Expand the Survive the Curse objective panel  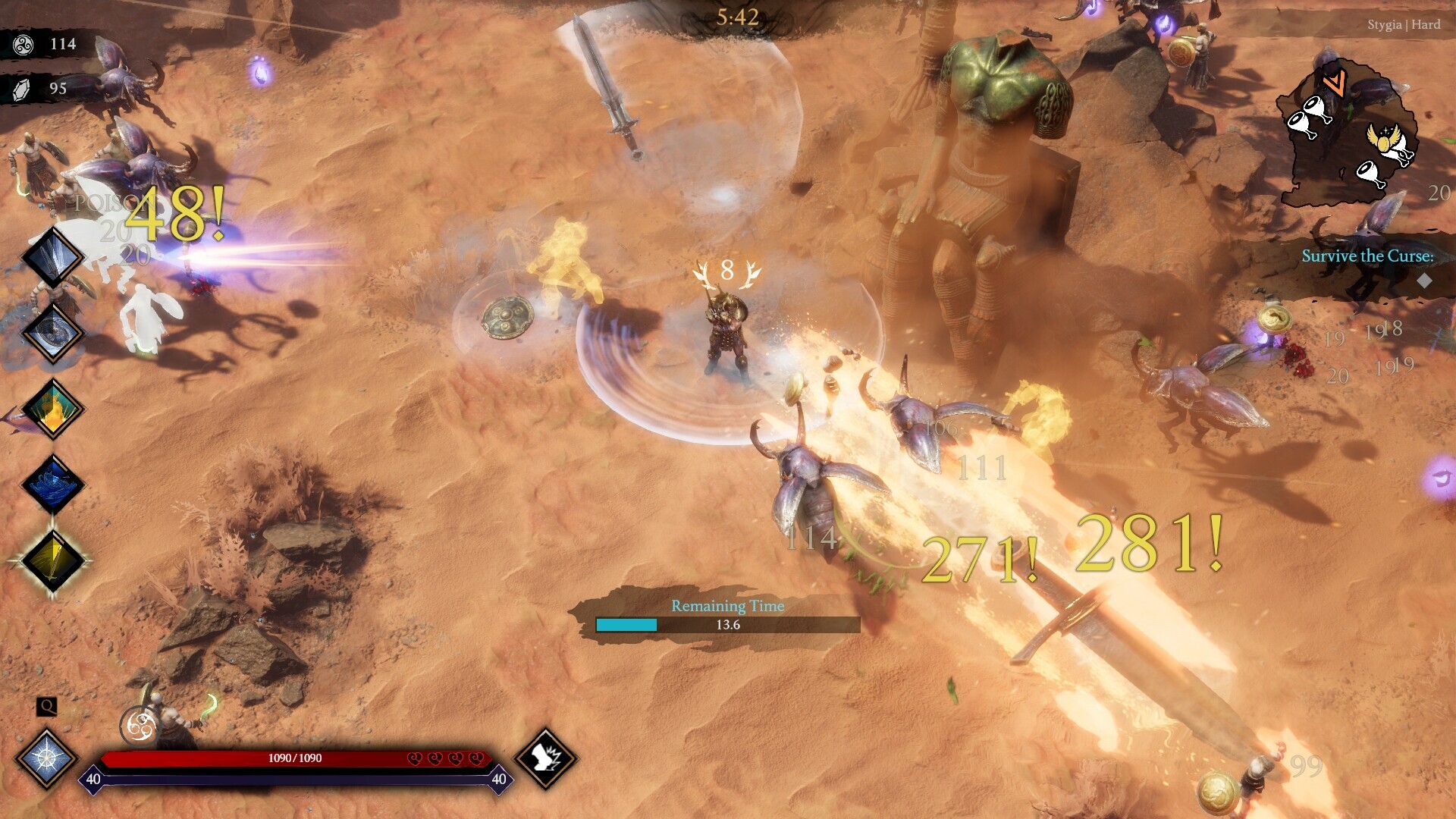click(1366, 256)
